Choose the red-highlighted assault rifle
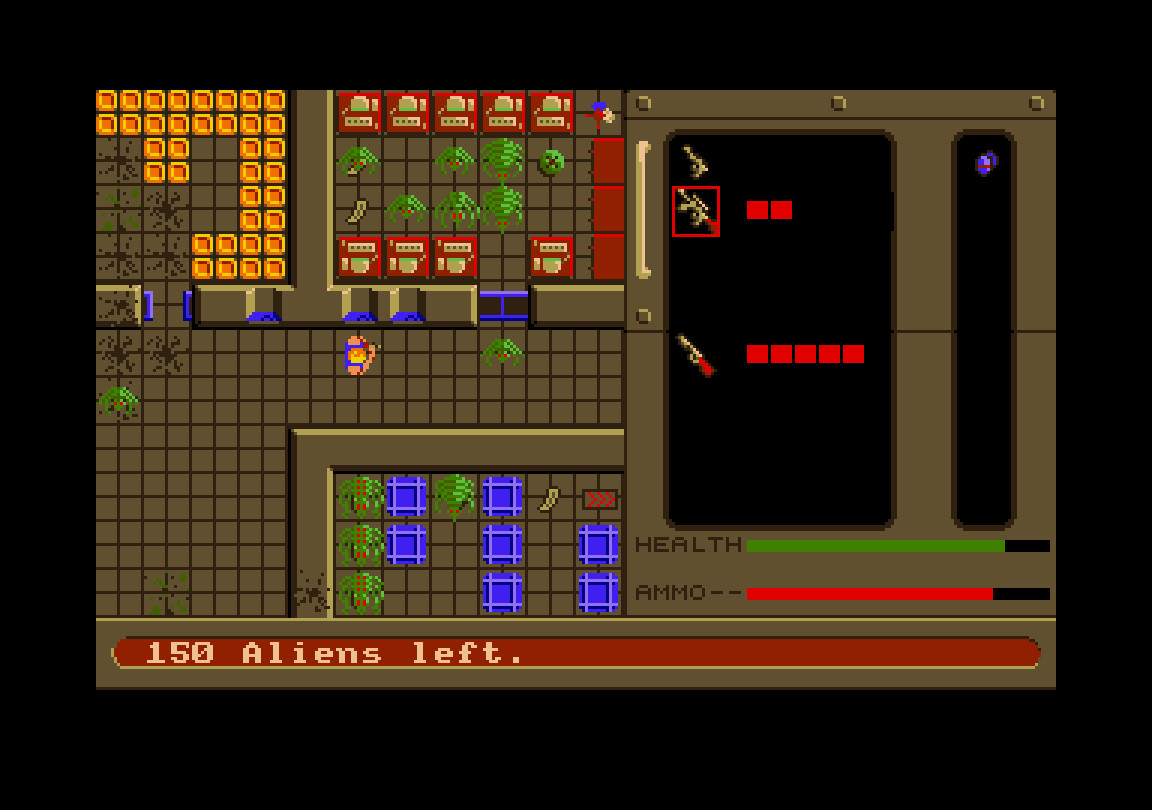Viewport: 1152px width, 810px height. tap(695, 211)
